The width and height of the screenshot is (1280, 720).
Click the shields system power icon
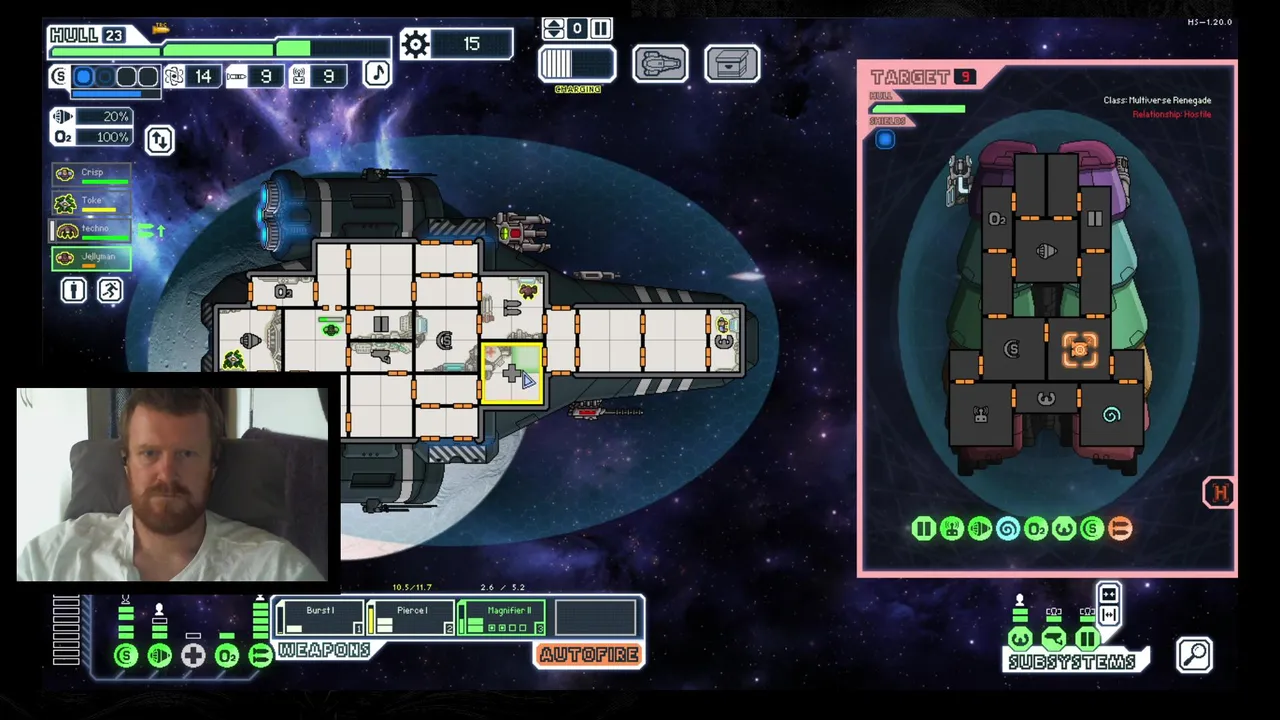tap(126, 656)
